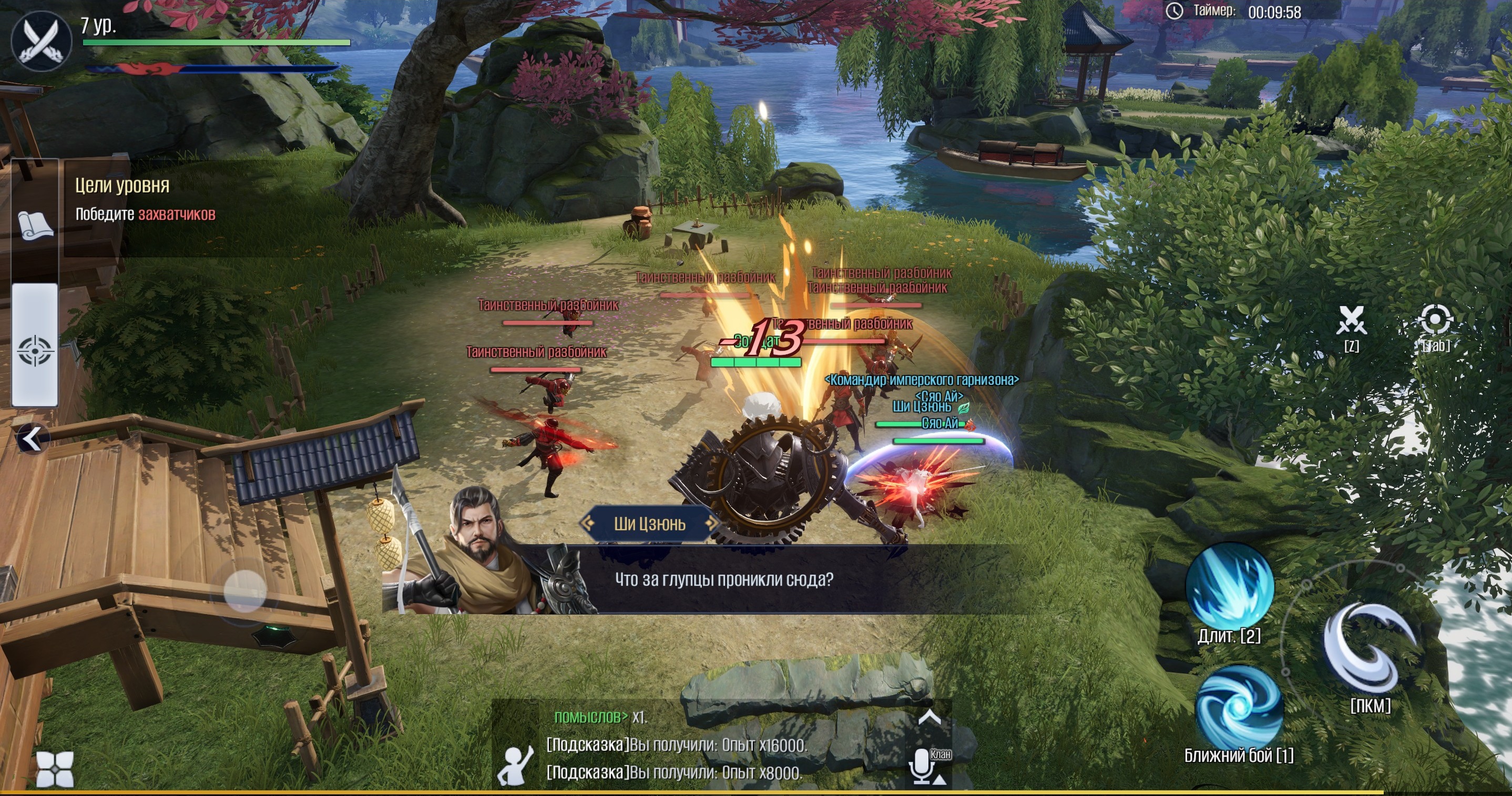Collapse the objectives panel with arrow
The width and height of the screenshot is (1512, 796).
tap(32, 438)
